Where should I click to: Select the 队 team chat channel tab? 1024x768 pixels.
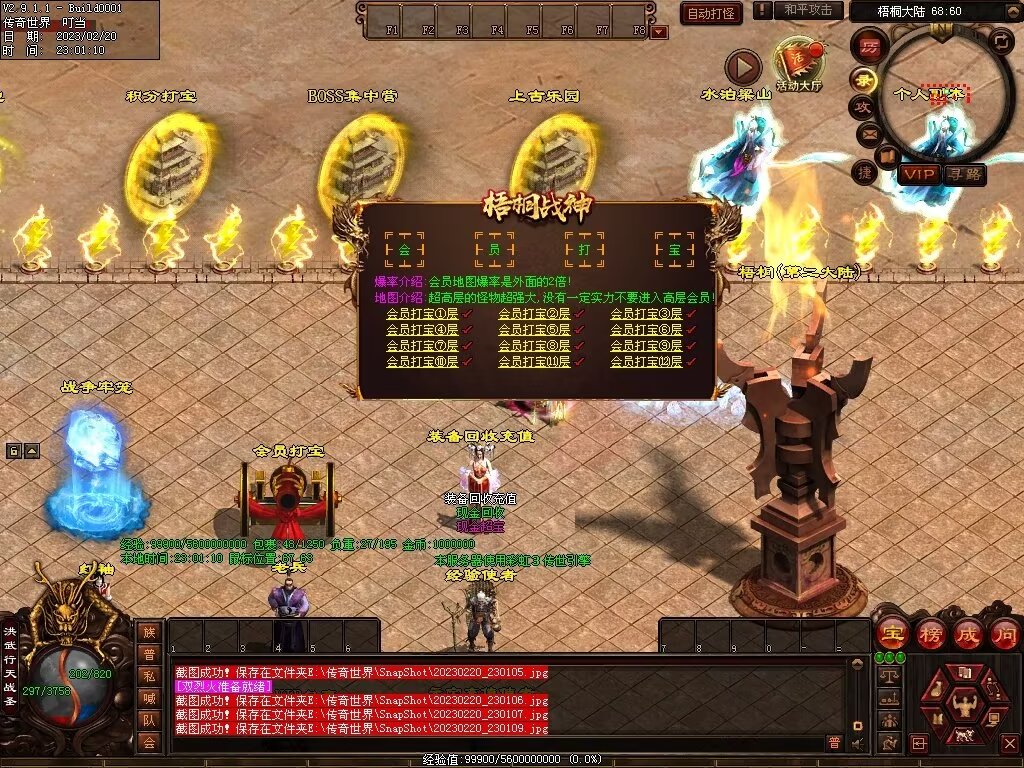point(149,719)
